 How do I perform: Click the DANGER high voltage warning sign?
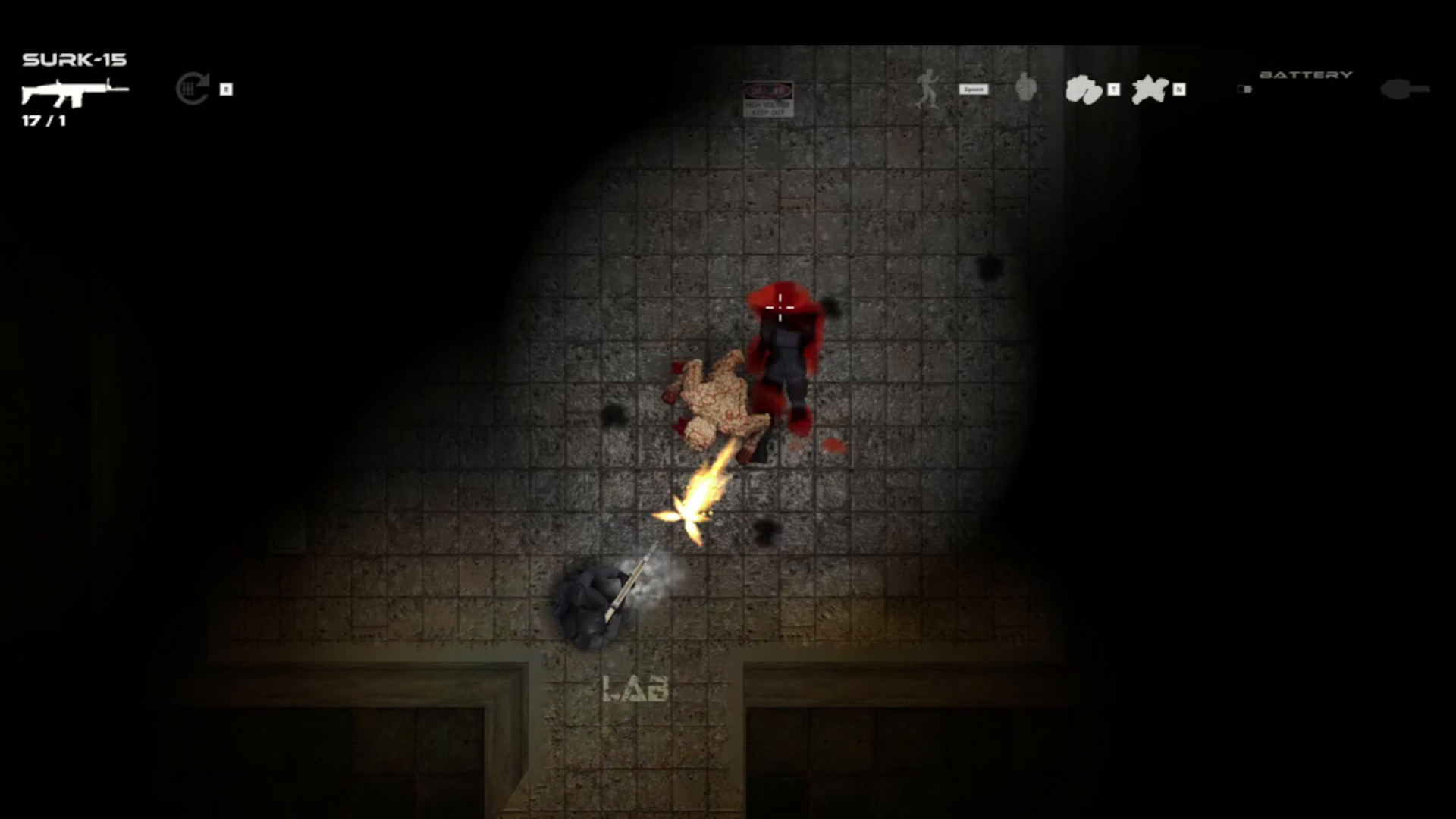click(x=768, y=99)
